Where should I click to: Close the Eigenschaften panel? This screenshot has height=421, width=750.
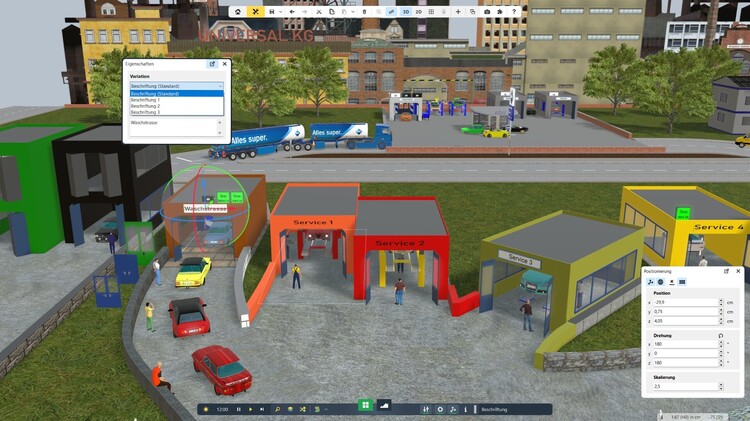tap(223, 64)
